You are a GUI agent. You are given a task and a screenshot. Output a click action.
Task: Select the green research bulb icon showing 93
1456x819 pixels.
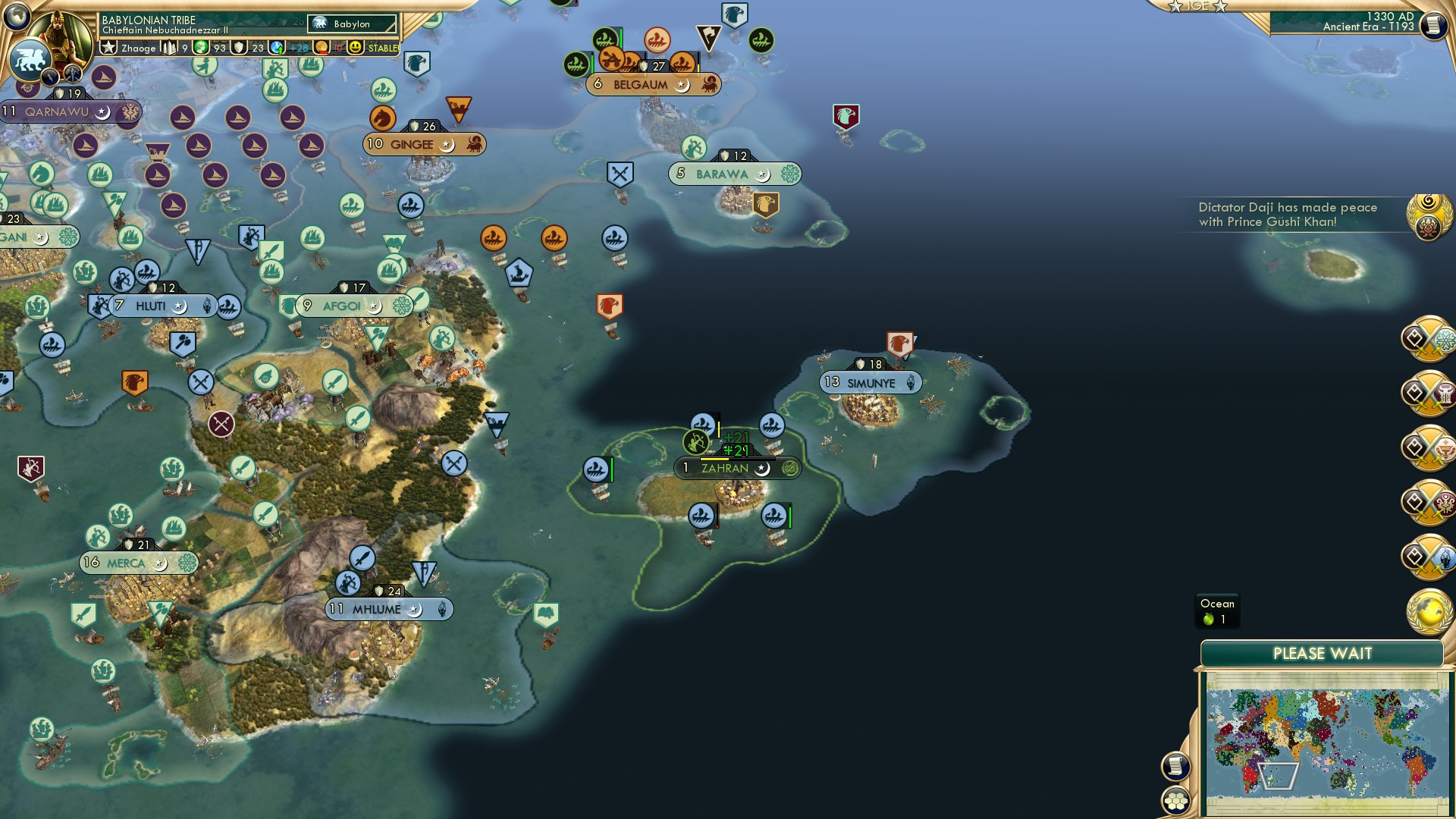(201, 48)
